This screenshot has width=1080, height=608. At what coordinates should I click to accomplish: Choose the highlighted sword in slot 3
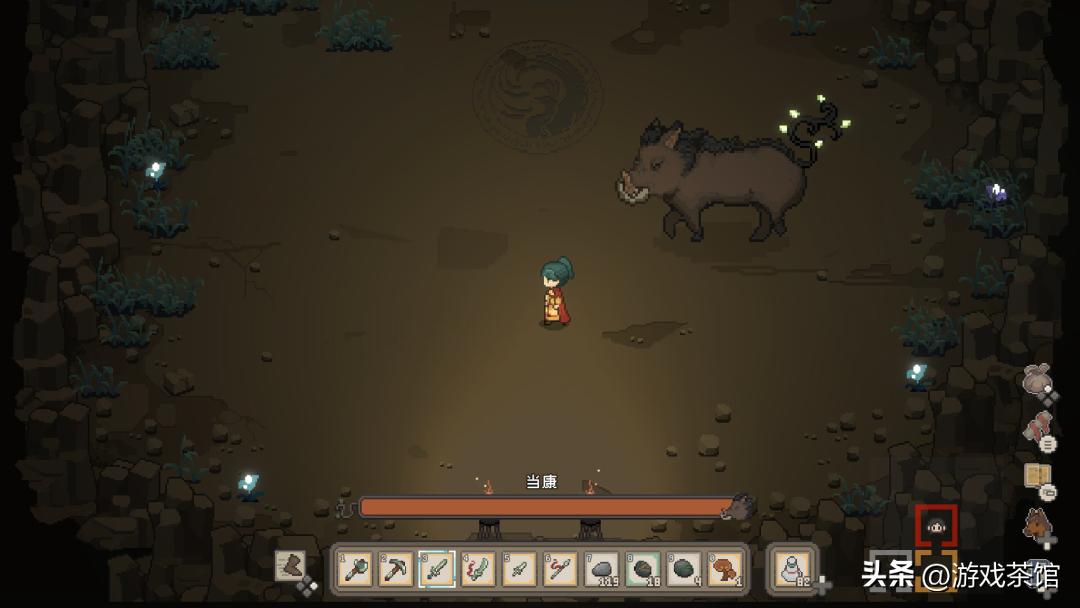tap(438, 569)
